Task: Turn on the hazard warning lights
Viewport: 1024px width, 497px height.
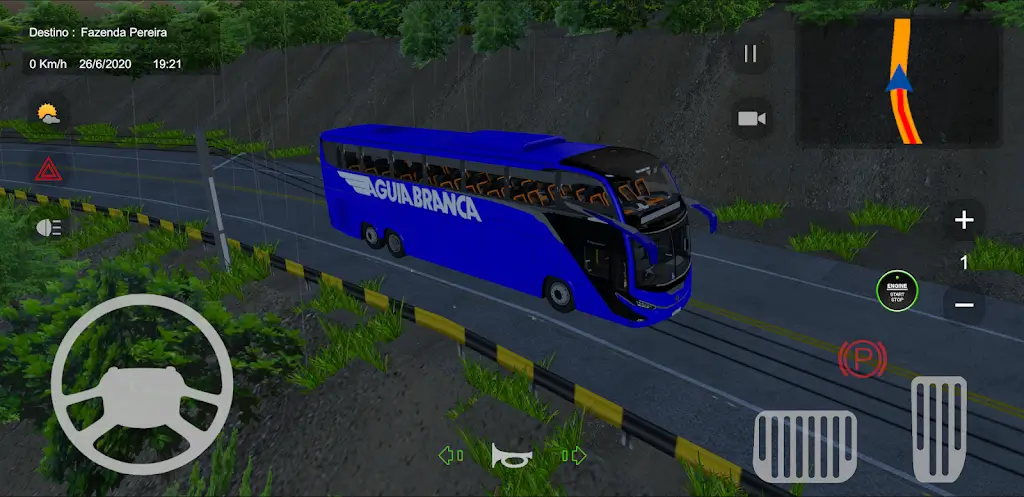Action: [47, 169]
